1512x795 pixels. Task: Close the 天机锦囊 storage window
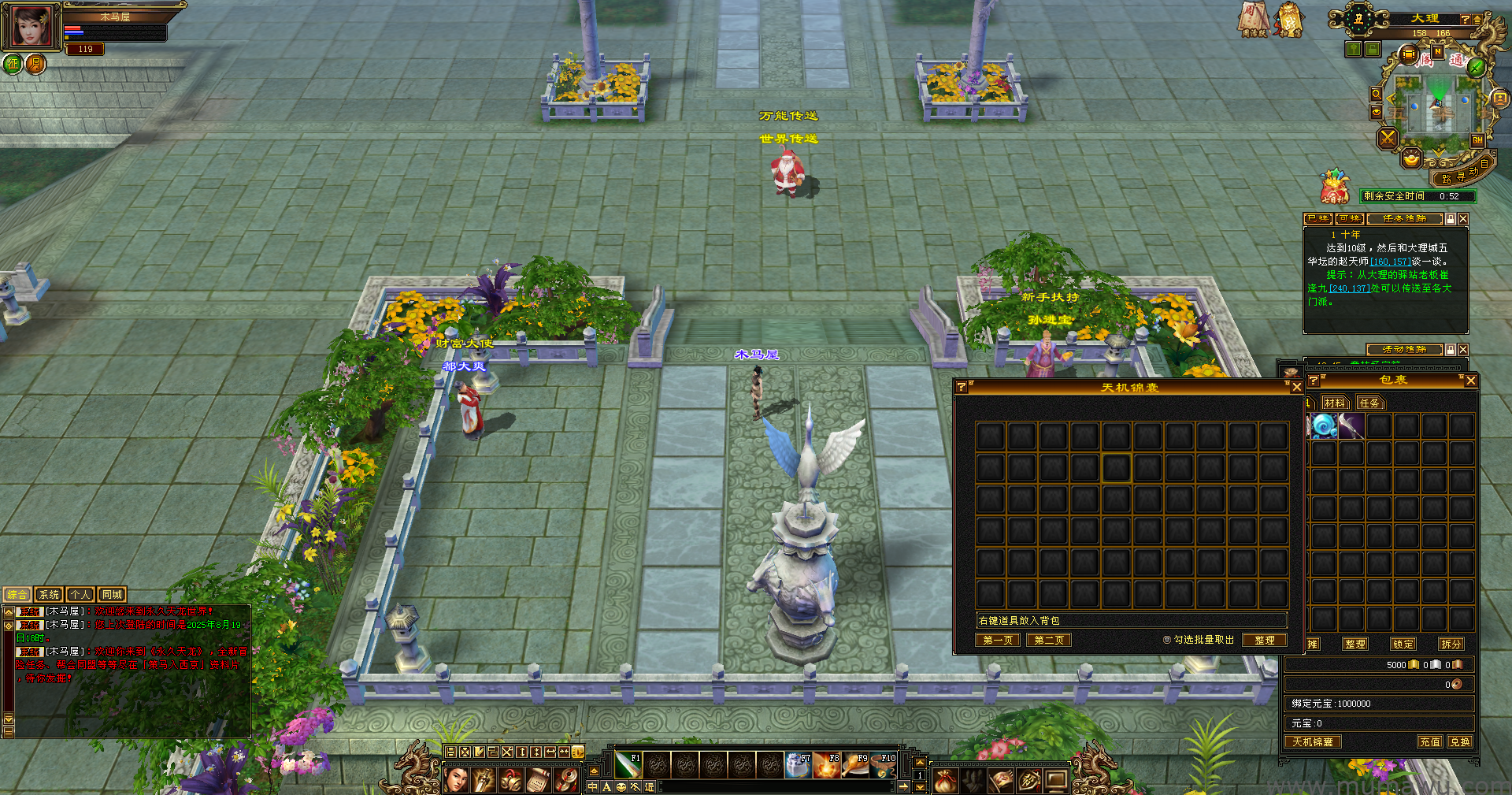1296,387
